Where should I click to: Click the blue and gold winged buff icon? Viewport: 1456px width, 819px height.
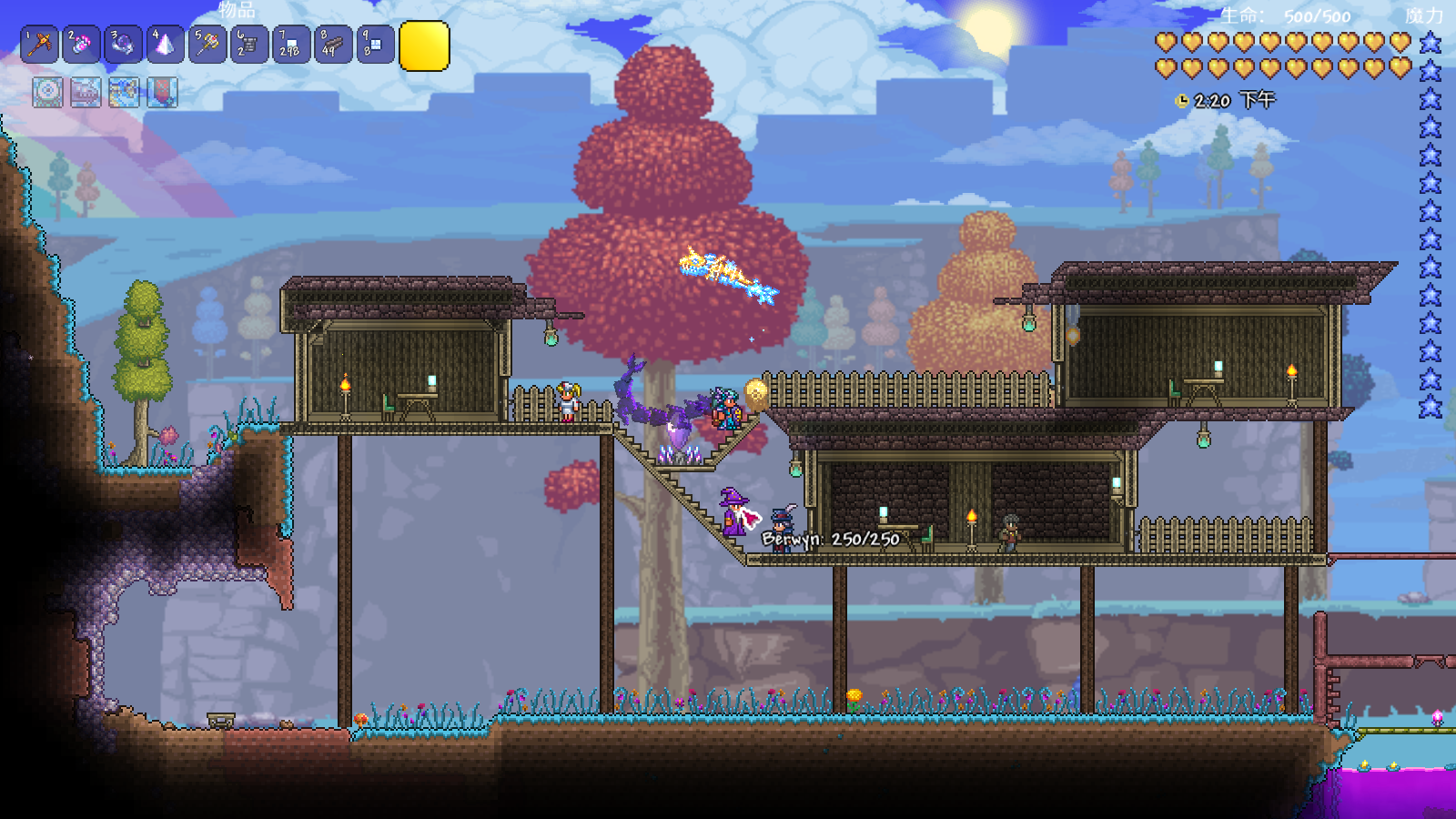click(x=125, y=92)
